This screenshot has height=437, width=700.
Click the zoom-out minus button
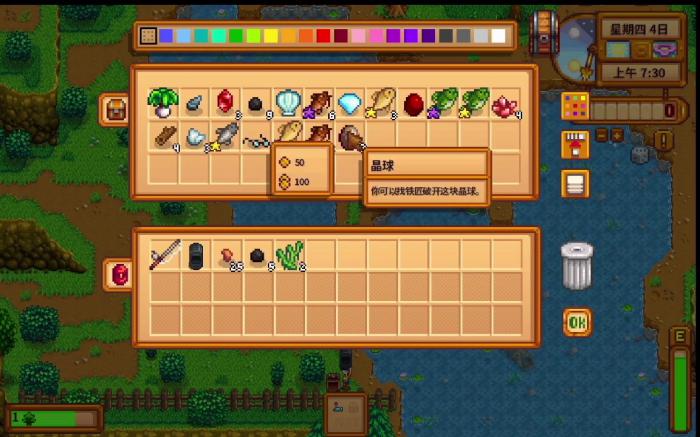pos(602,134)
